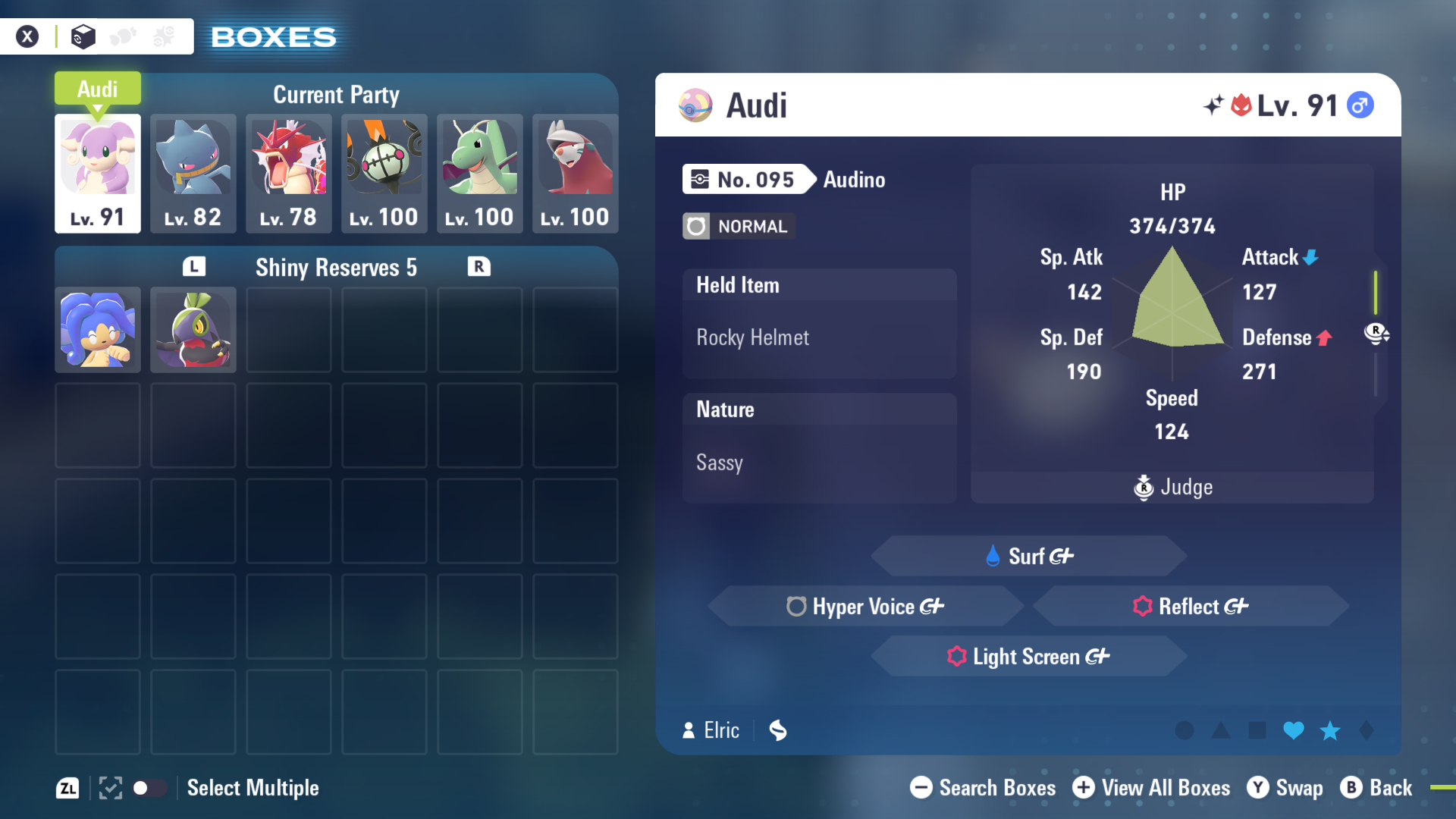Pick the Chandelure party slot
The width and height of the screenshot is (1456, 819).
384,173
